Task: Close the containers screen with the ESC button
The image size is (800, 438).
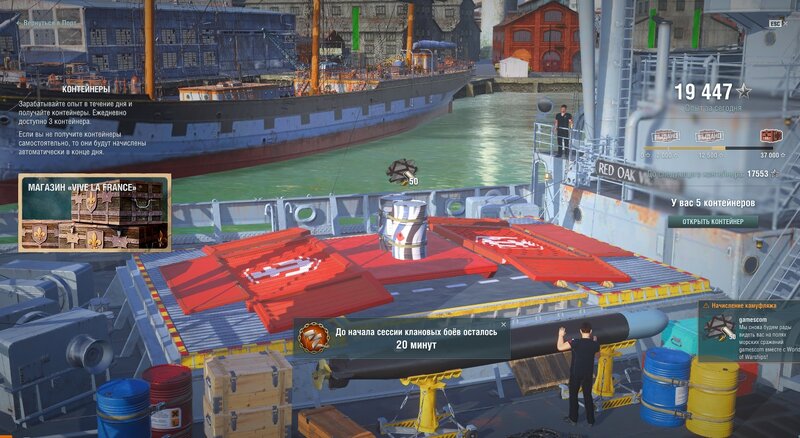Action: coord(774,23)
